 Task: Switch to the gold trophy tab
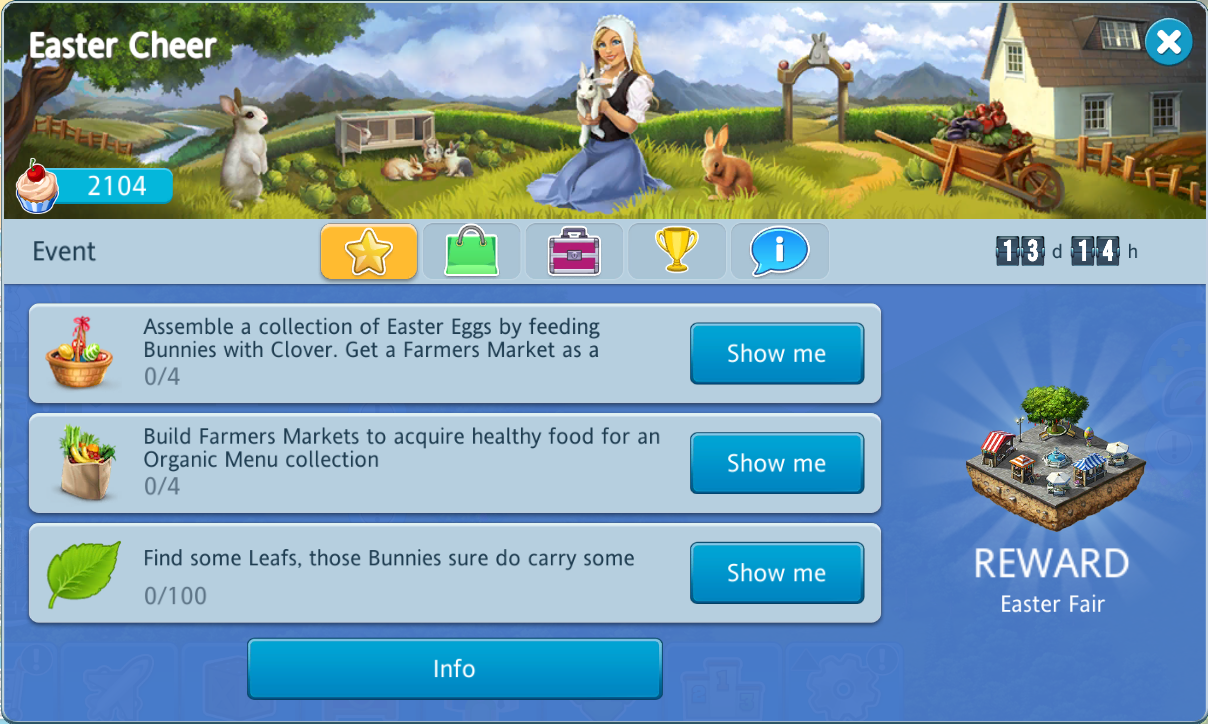(x=676, y=251)
